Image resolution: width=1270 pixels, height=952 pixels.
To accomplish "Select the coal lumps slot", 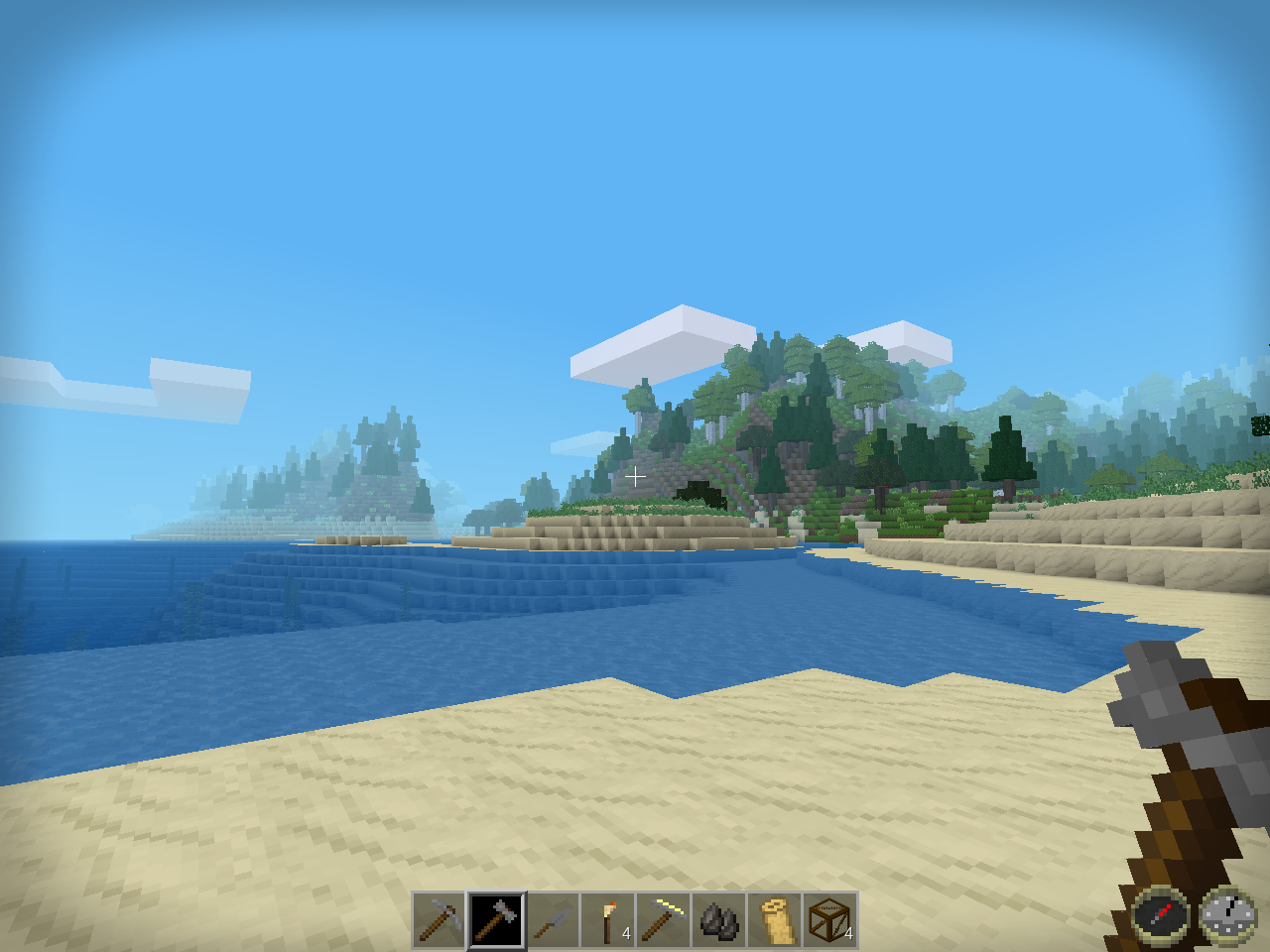I will click(x=719, y=920).
